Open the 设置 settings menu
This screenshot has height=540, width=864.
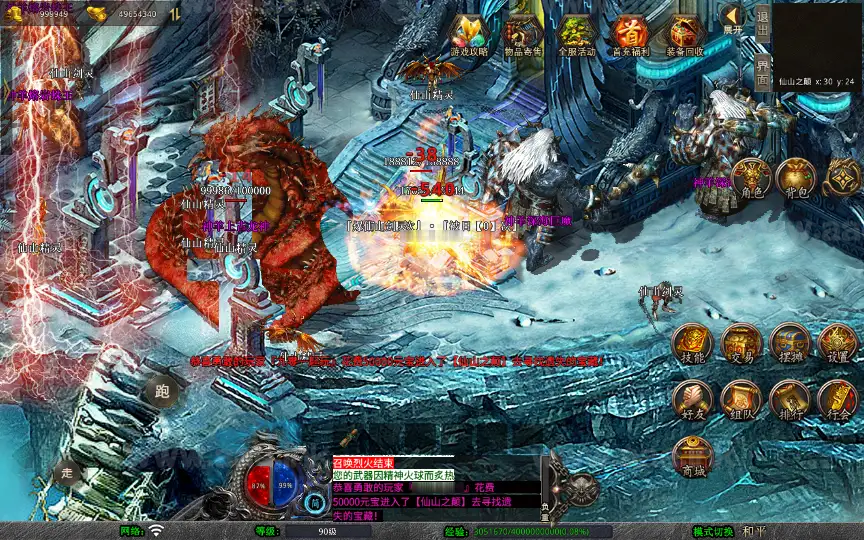(x=837, y=343)
